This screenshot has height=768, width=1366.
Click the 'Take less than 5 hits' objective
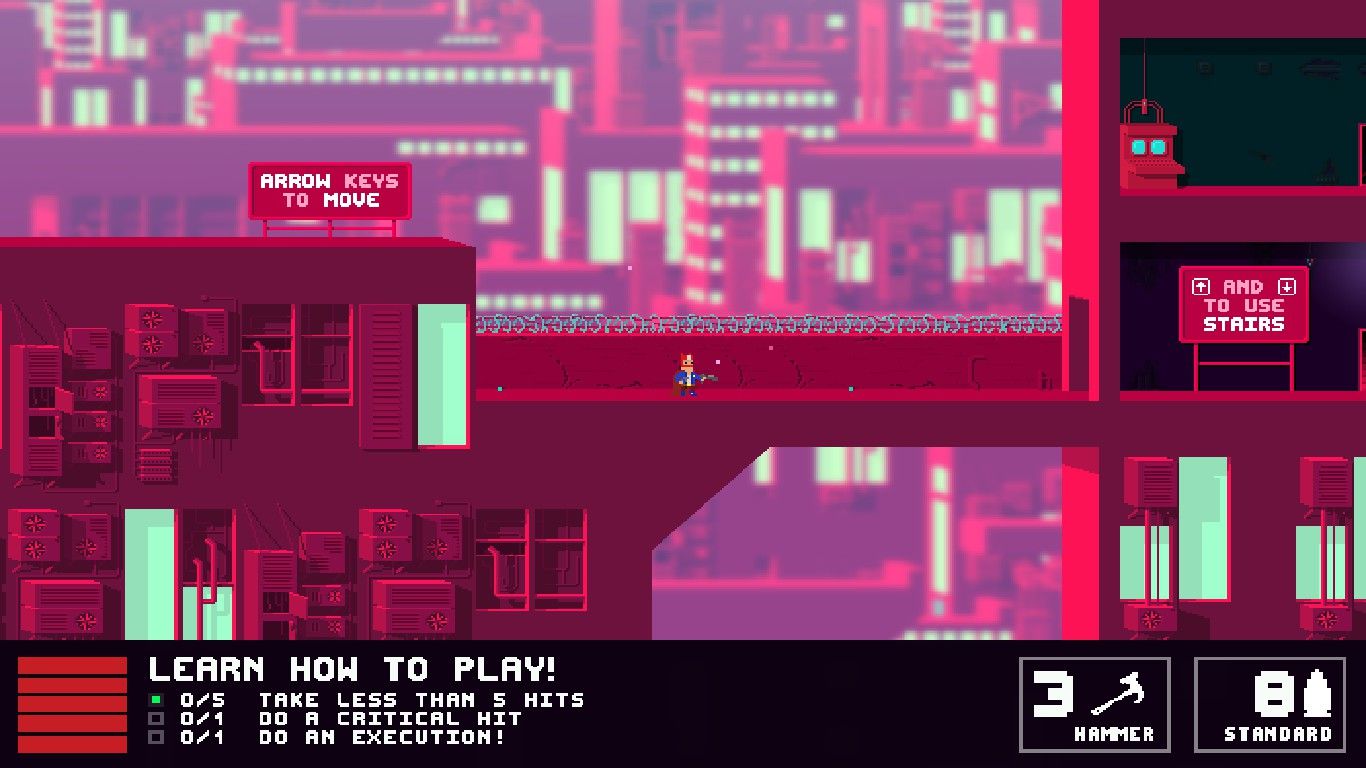(x=420, y=700)
